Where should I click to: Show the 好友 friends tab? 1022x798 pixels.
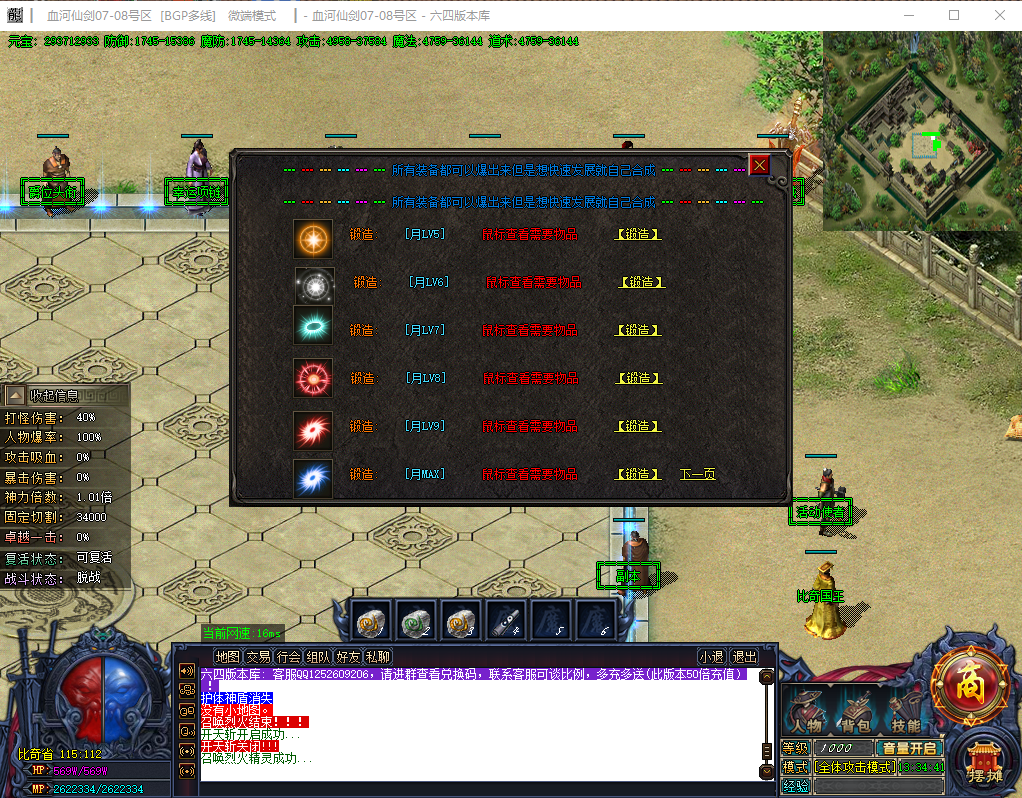(x=348, y=657)
